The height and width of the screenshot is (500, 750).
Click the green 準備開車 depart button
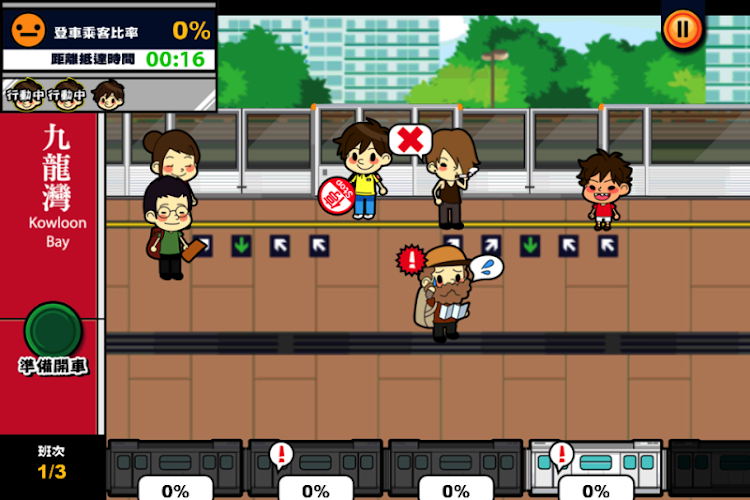(x=52, y=330)
